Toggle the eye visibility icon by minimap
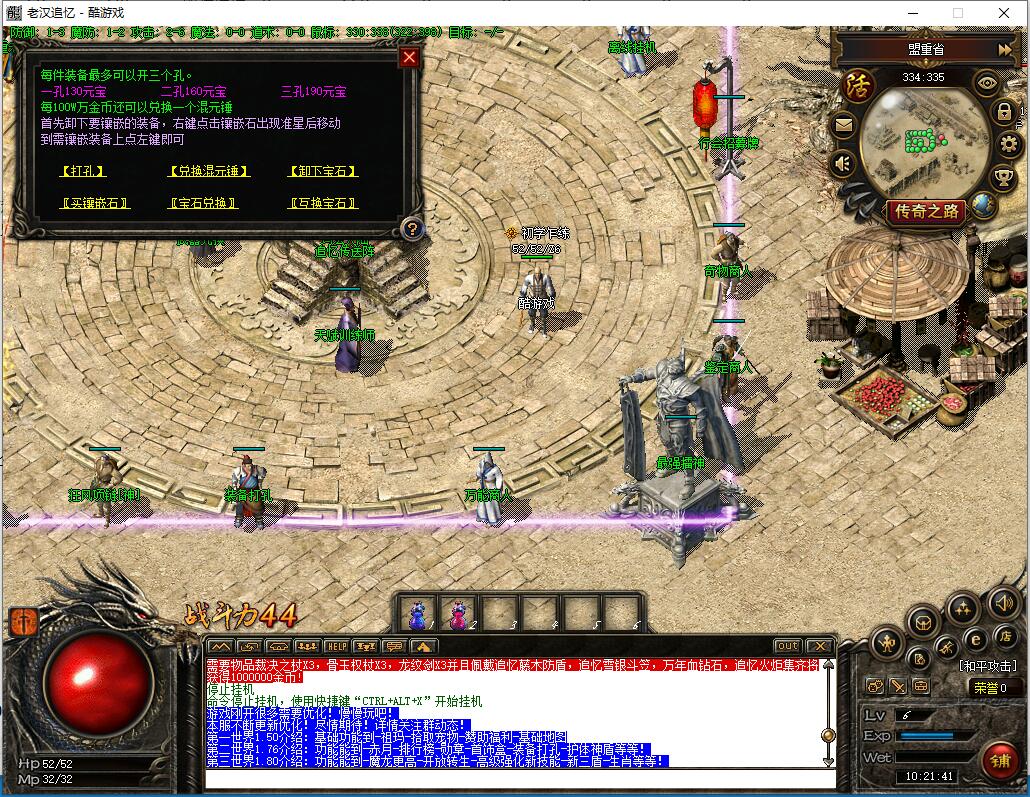 click(986, 83)
